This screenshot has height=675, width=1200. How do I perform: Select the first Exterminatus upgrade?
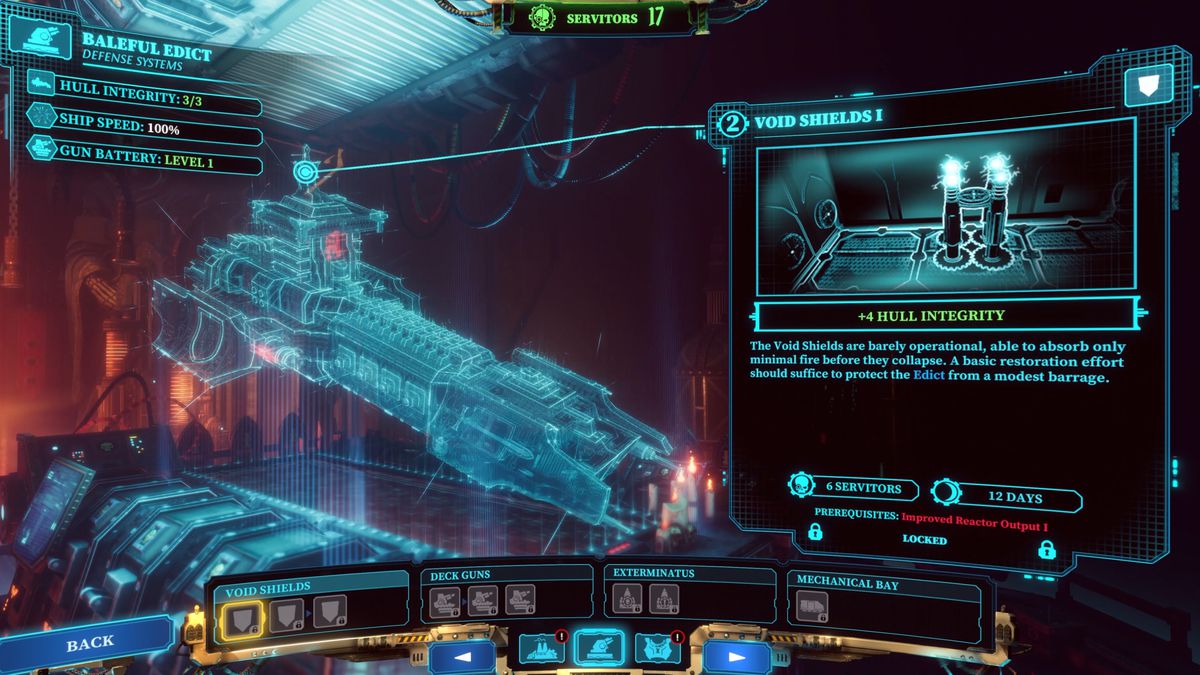627,599
